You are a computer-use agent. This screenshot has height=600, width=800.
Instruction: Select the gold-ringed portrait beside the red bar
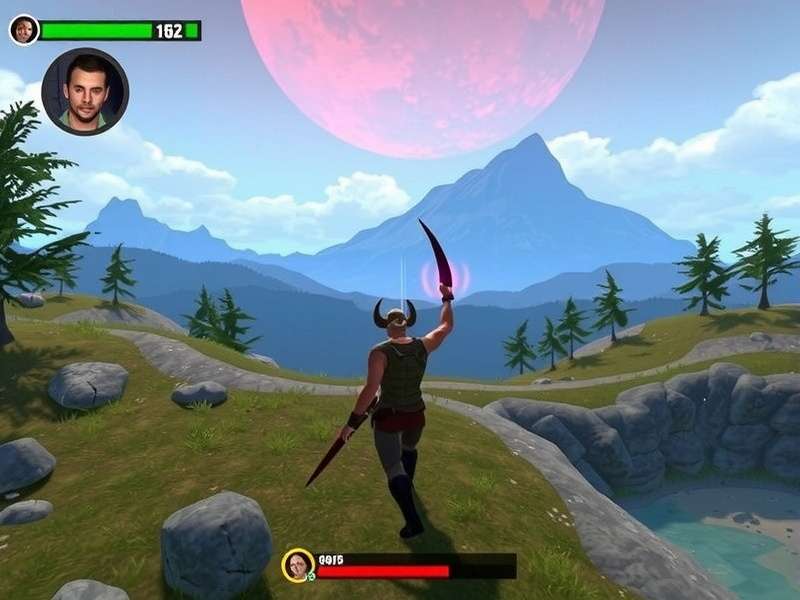coord(298,565)
